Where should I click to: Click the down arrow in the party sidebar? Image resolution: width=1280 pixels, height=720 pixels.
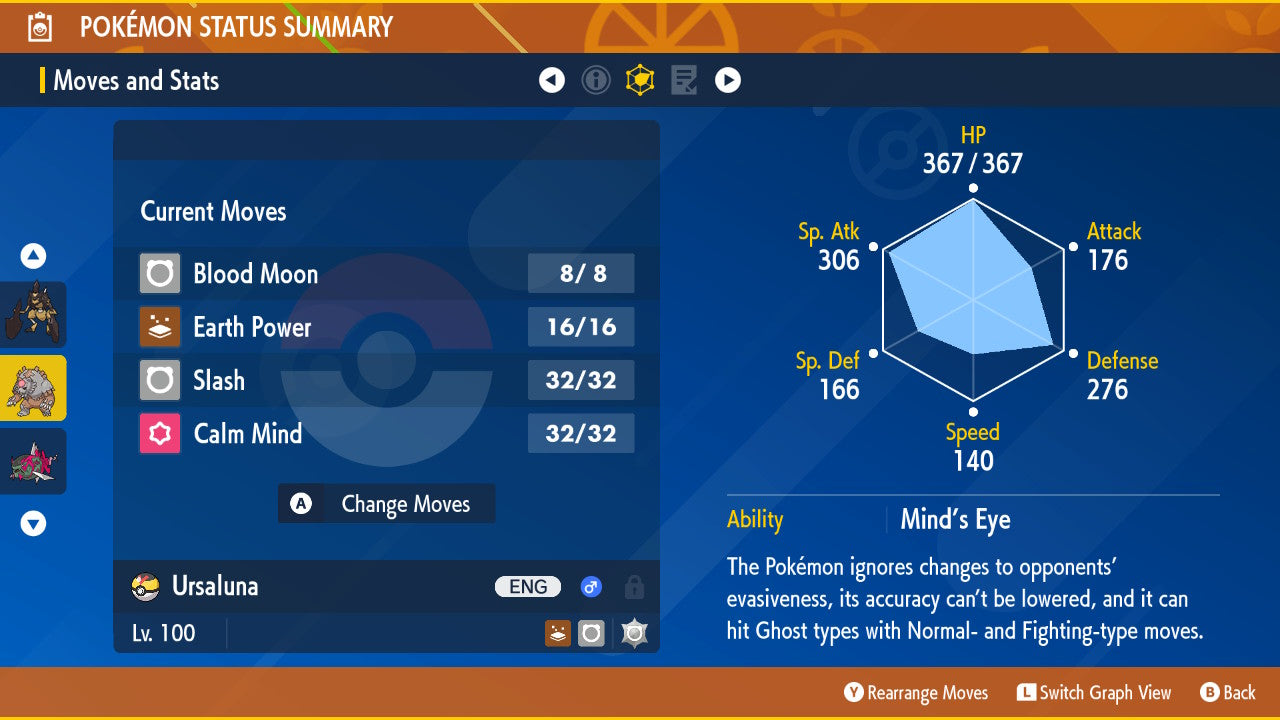pyautogui.click(x=32, y=523)
